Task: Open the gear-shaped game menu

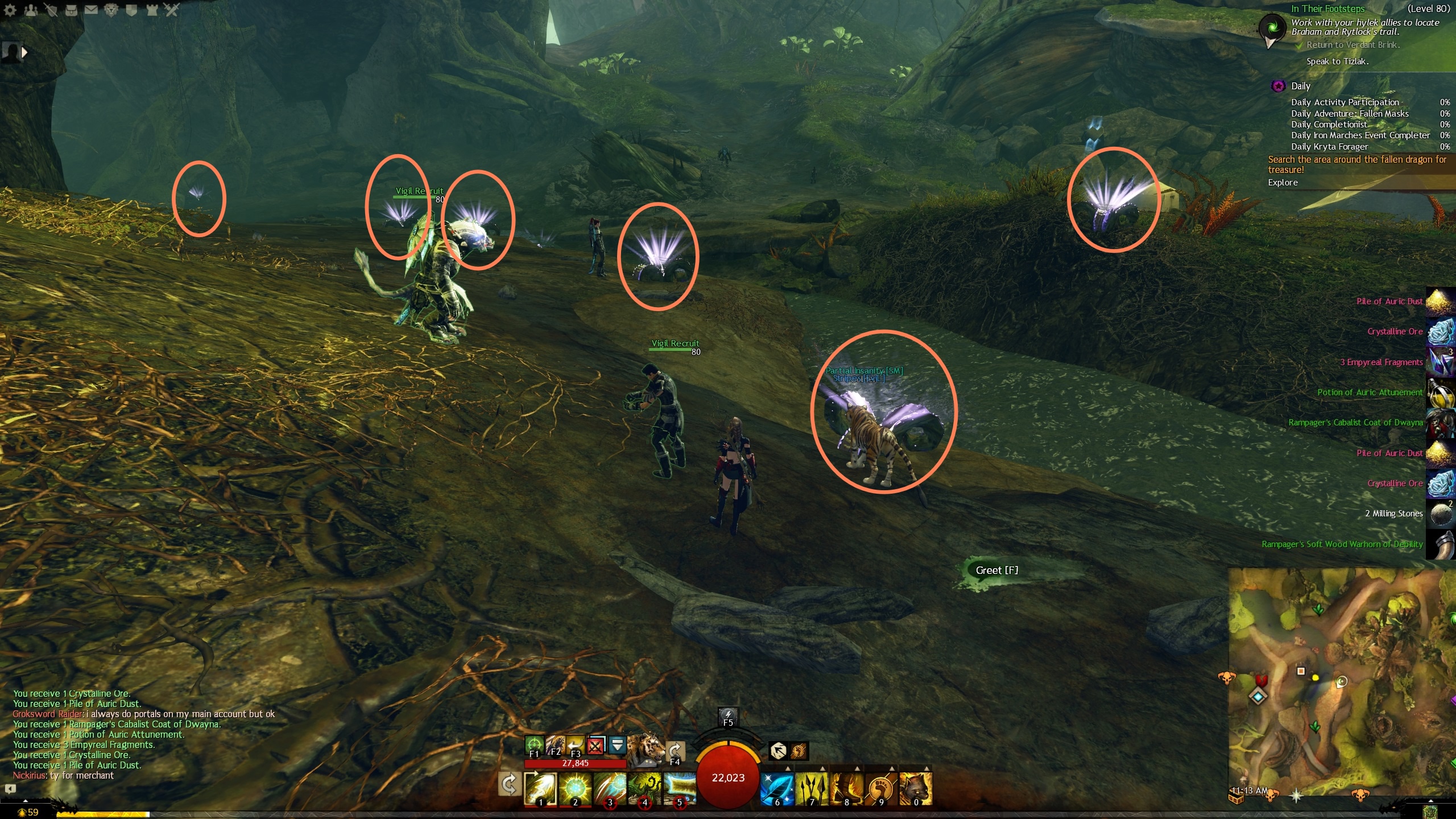Action: coord(10,10)
